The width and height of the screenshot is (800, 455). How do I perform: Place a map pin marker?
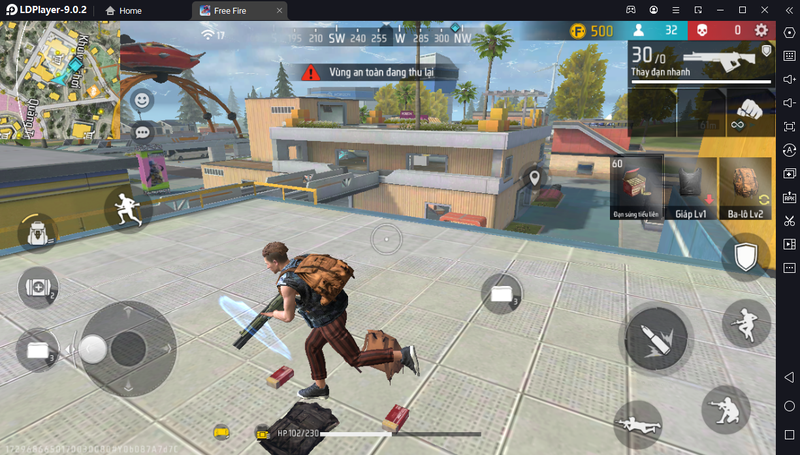(535, 178)
